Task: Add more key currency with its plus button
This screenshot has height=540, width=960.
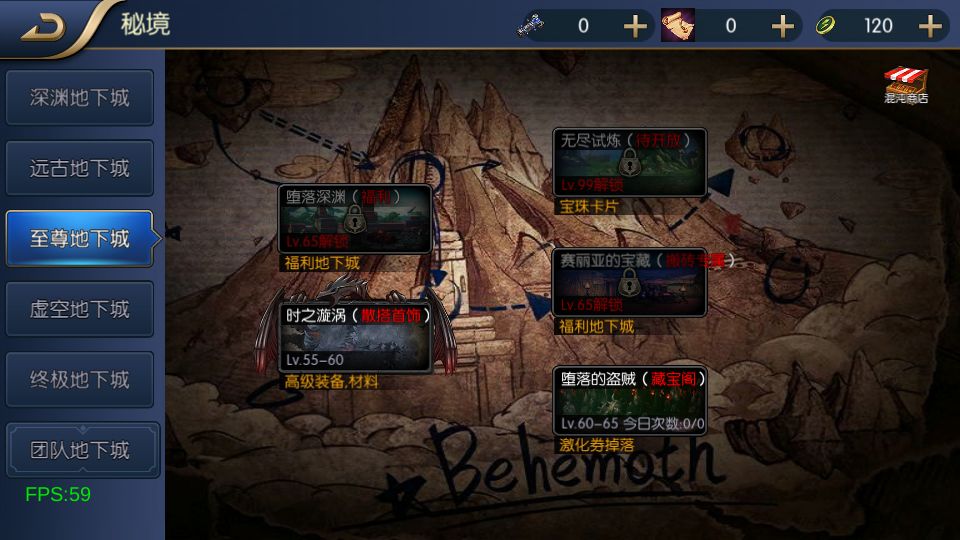Action: point(636,26)
